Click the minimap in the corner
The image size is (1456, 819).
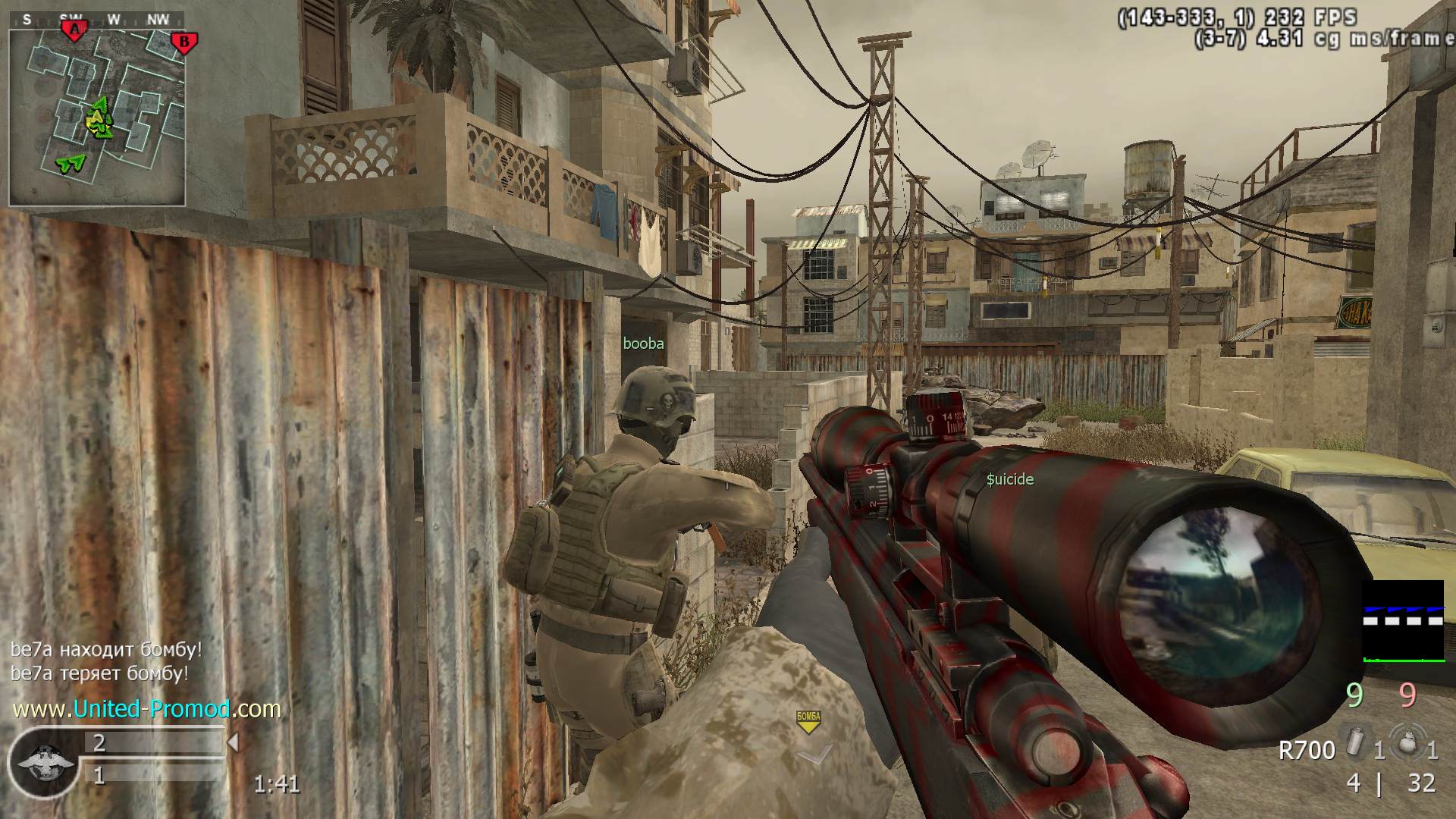tap(97, 118)
